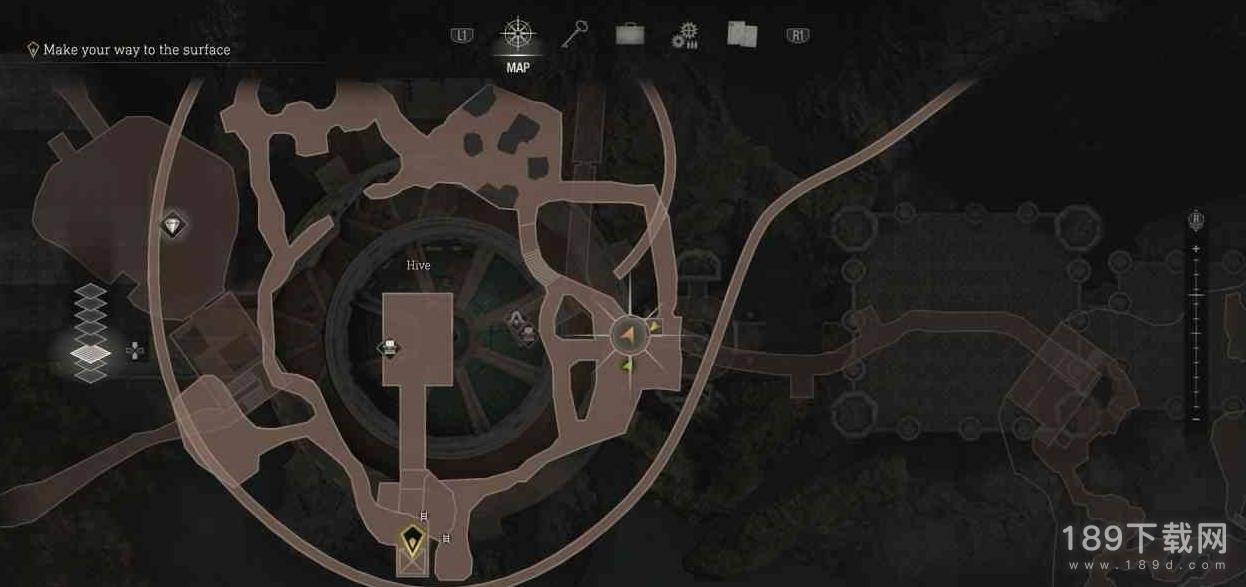Click the typewriter save point marker
Image resolution: width=1246 pixels, height=587 pixels.
click(x=388, y=348)
